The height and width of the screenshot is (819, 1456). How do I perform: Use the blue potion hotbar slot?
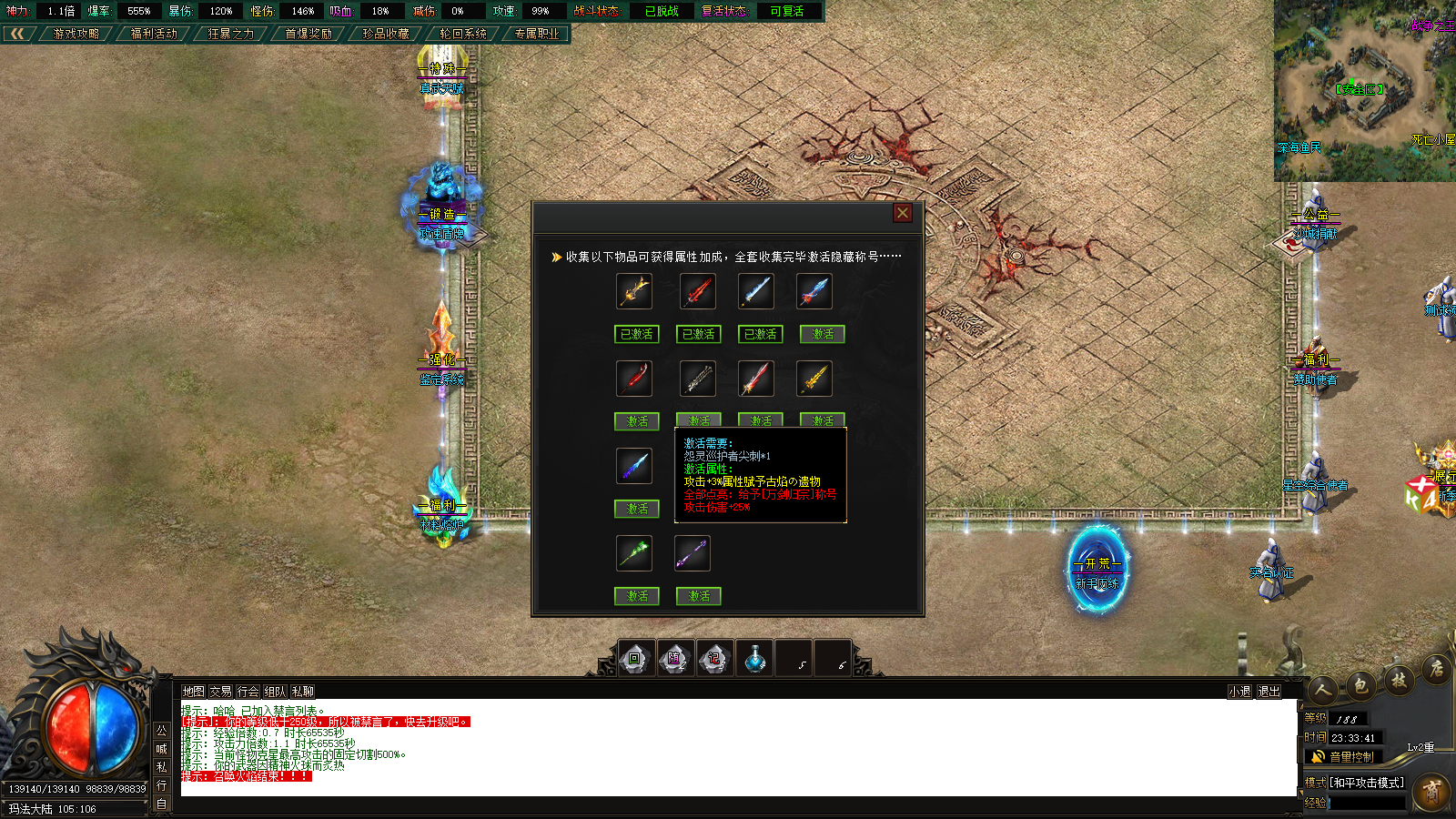(x=754, y=659)
